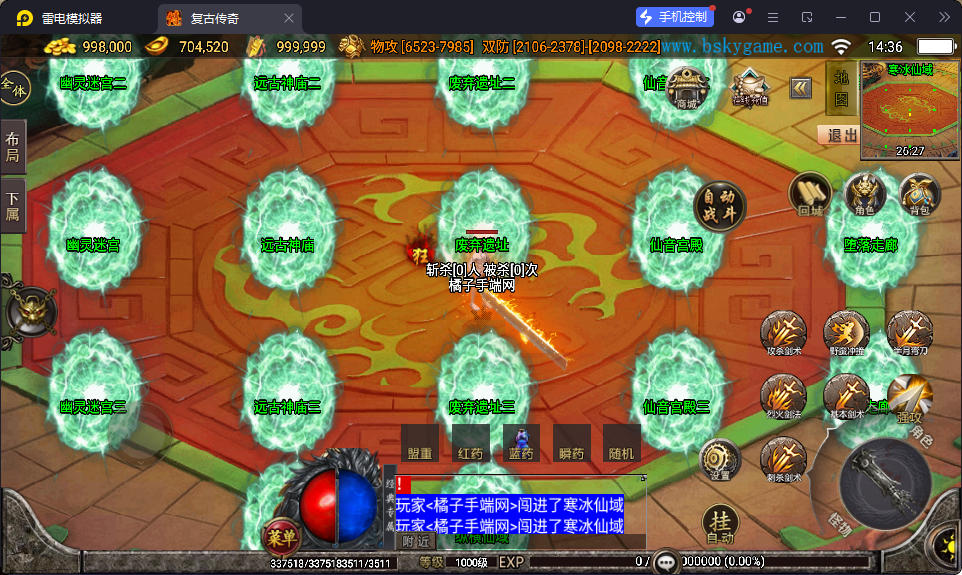Viewport: 962px width, 575px height.
Task: Use the 回城 return-to-town scroll
Action: pos(810,193)
